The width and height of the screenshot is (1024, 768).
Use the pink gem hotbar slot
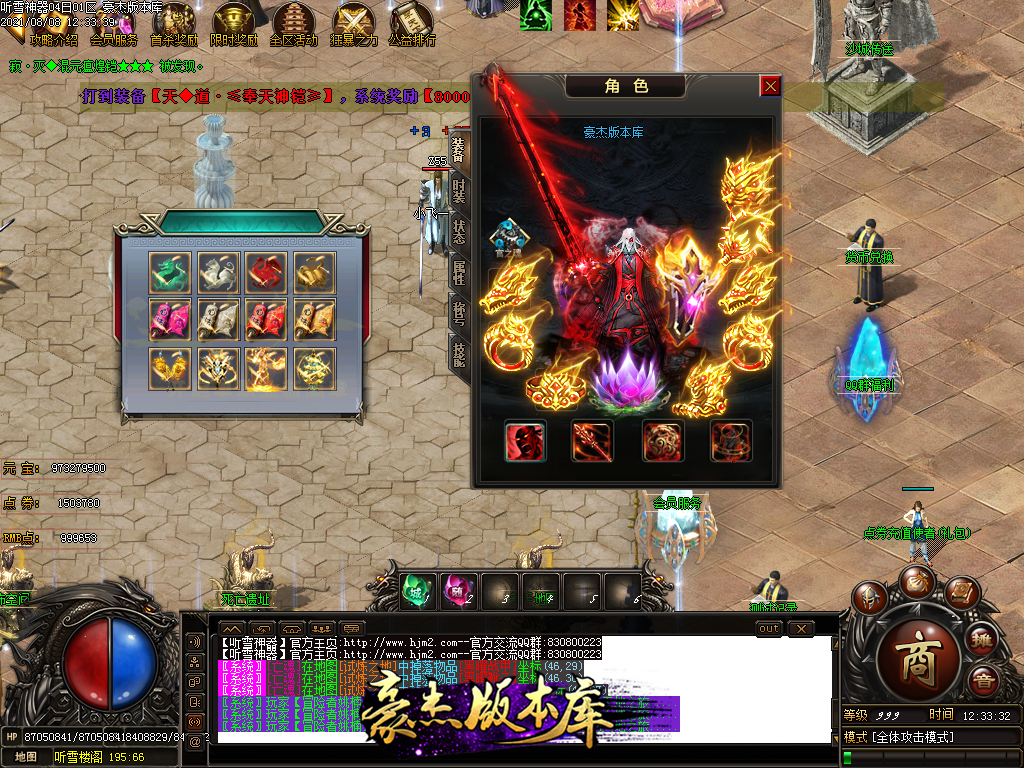(x=459, y=590)
